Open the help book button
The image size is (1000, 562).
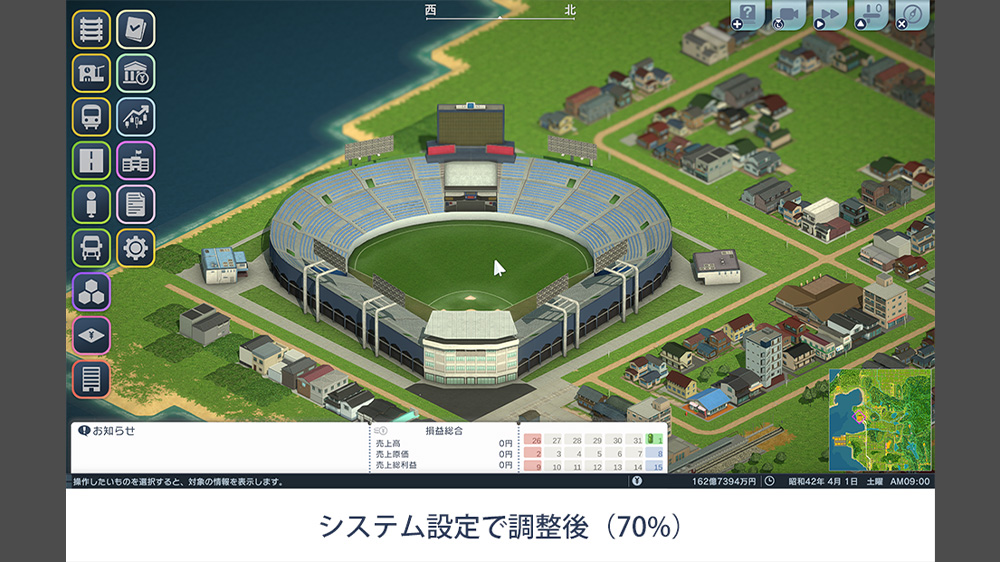(748, 15)
